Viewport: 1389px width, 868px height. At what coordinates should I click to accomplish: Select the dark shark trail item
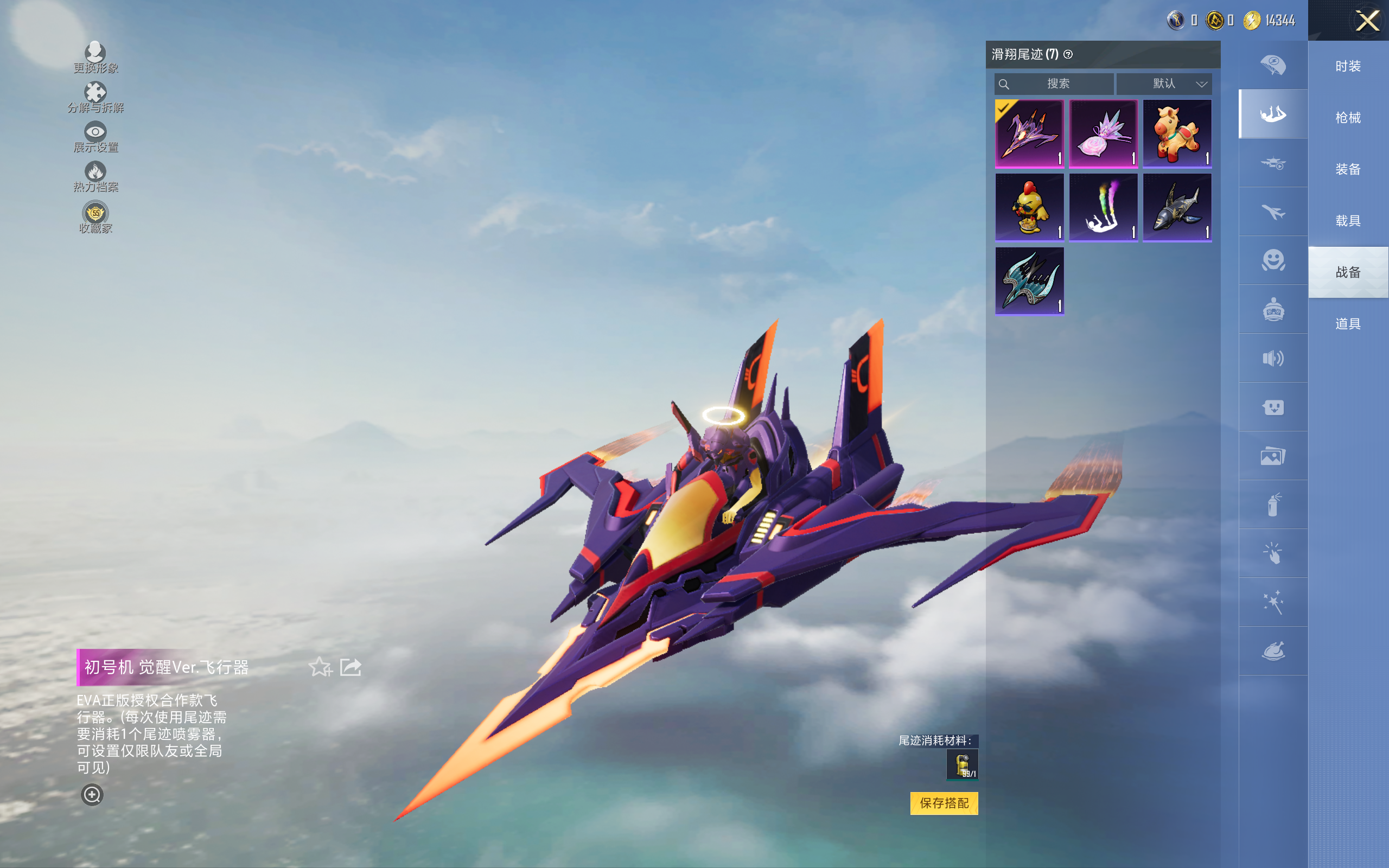click(1177, 207)
